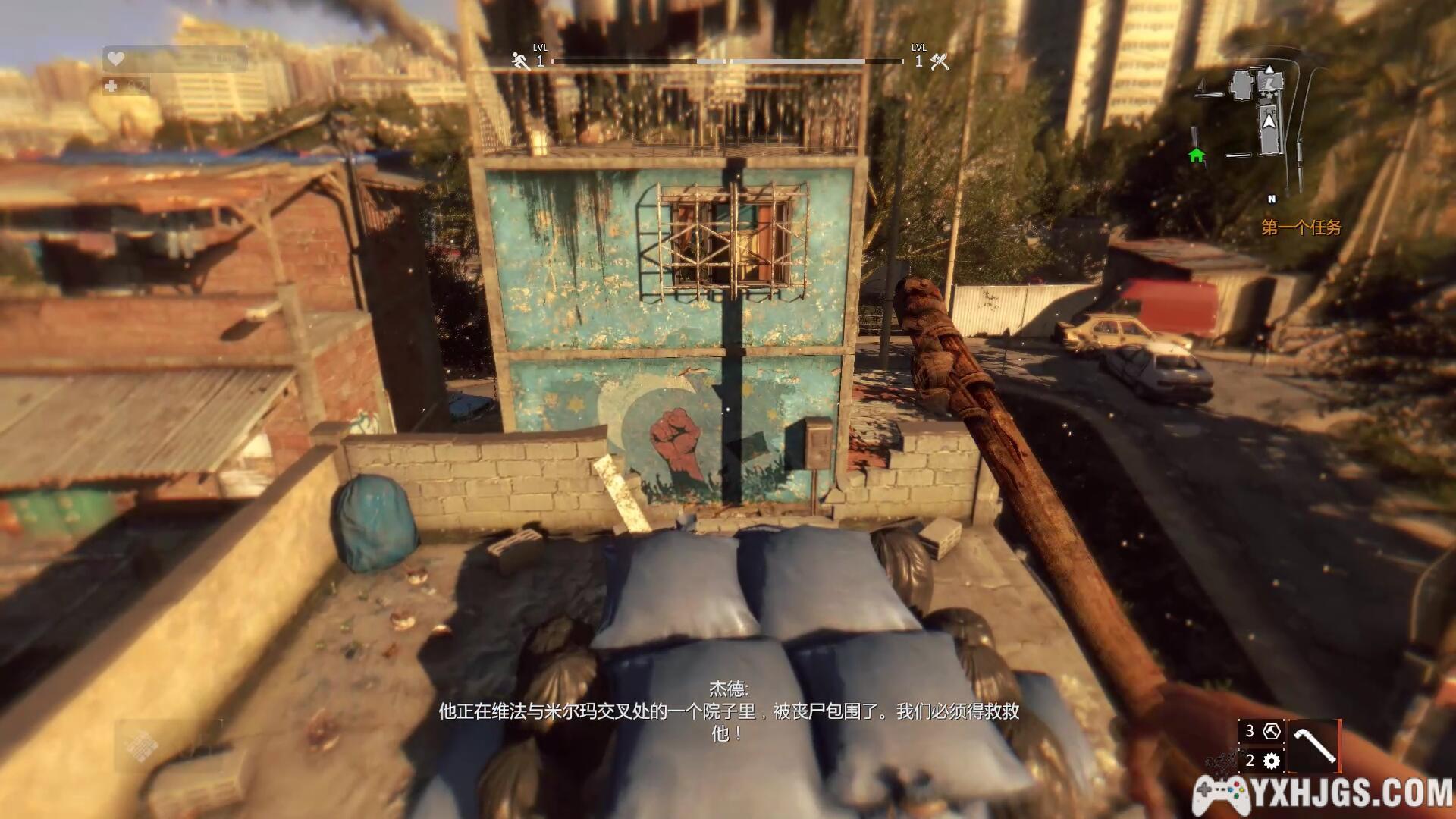Viewport: 1456px width, 819px height.
Task: Click the medkit cross icon
Action: pos(111,86)
